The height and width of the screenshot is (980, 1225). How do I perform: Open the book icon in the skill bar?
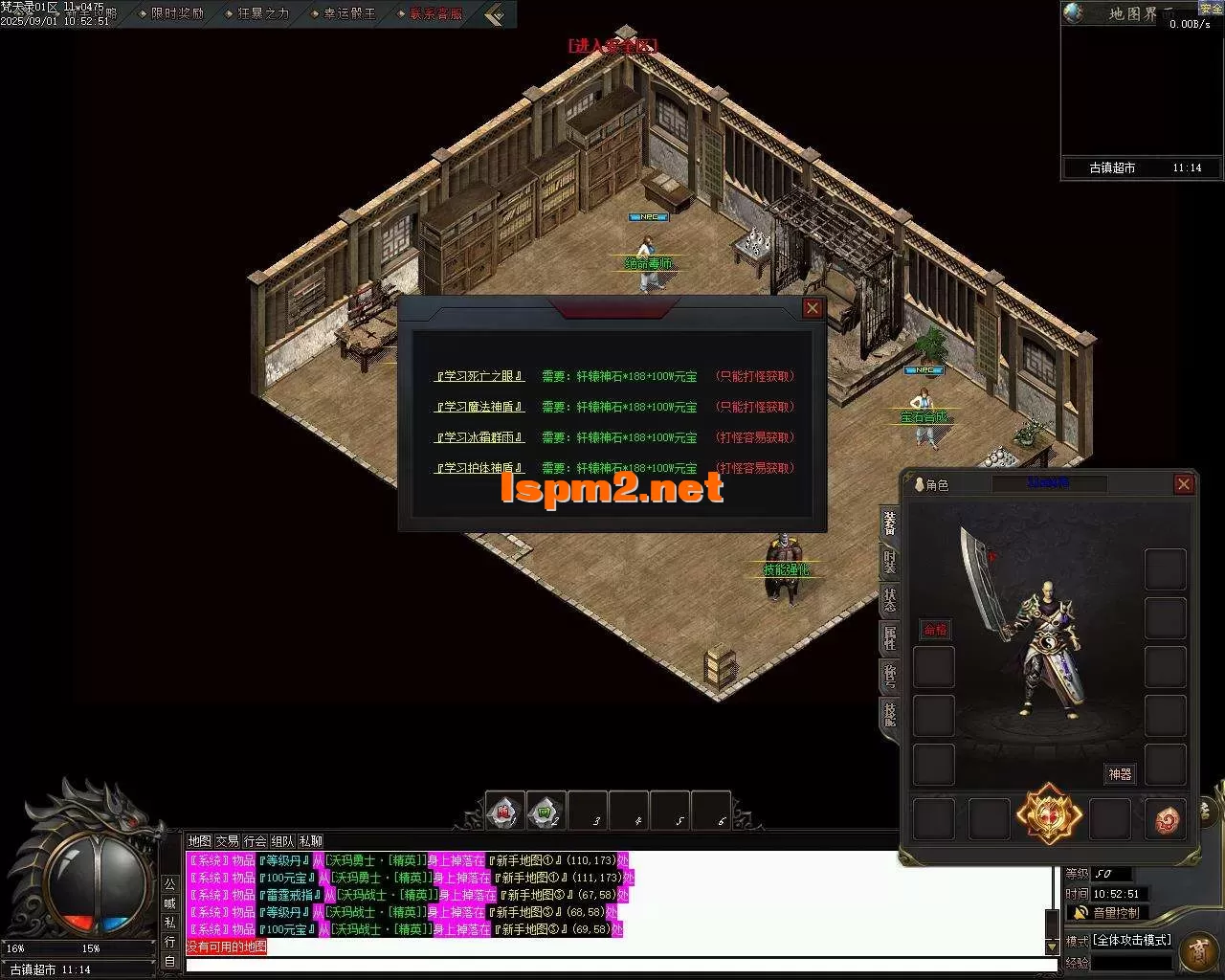click(502, 810)
